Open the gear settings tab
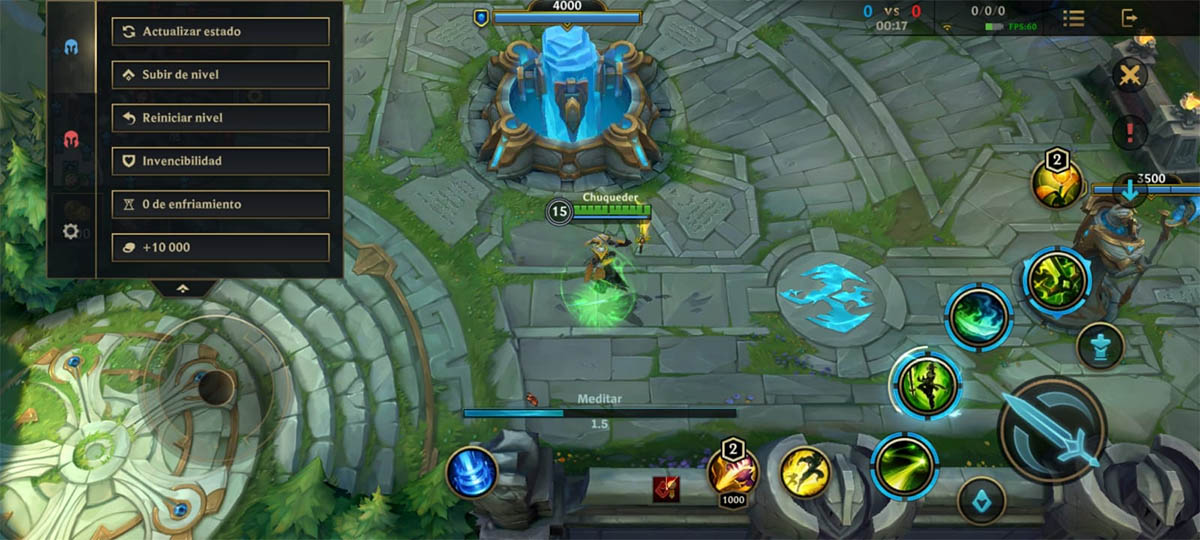 click(71, 231)
